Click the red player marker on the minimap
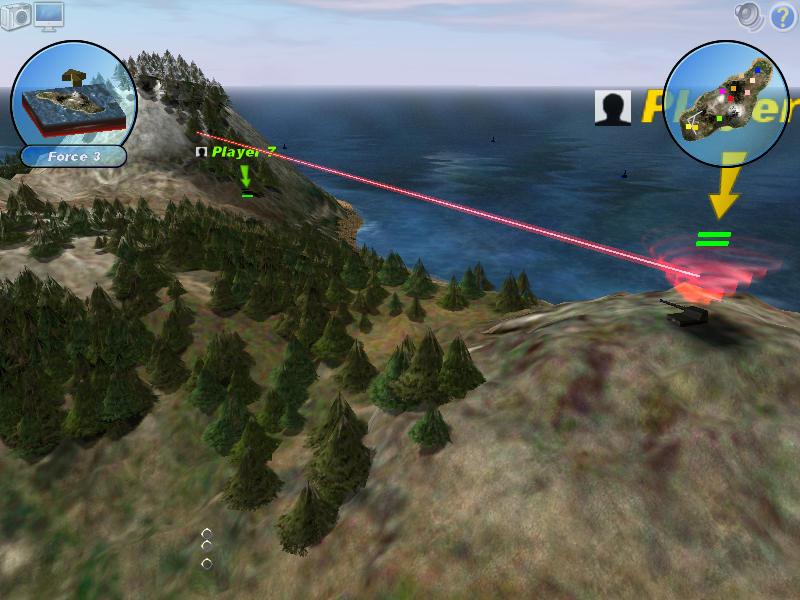 [731, 99]
